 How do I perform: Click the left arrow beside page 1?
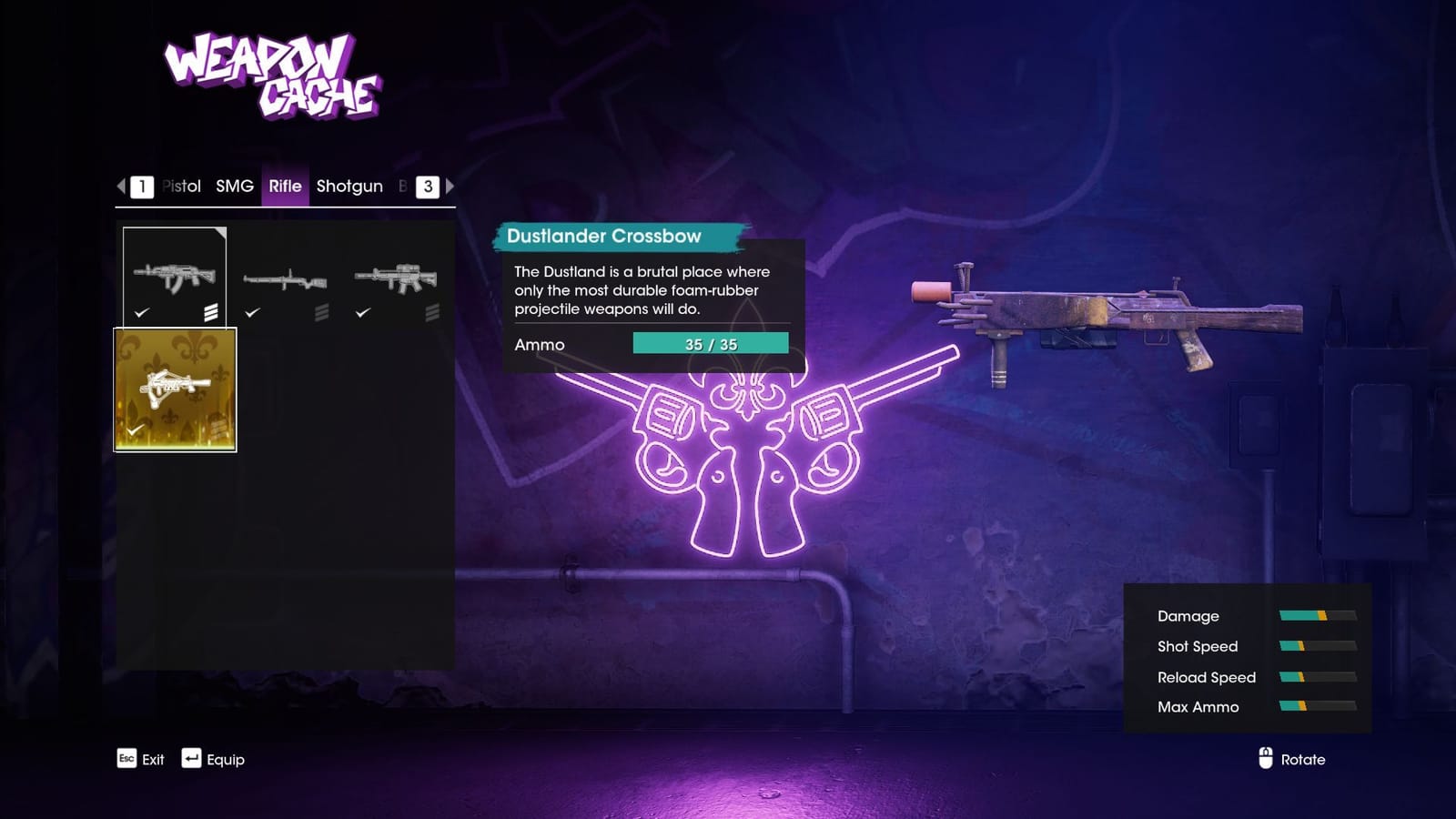pyautogui.click(x=120, y=187)
